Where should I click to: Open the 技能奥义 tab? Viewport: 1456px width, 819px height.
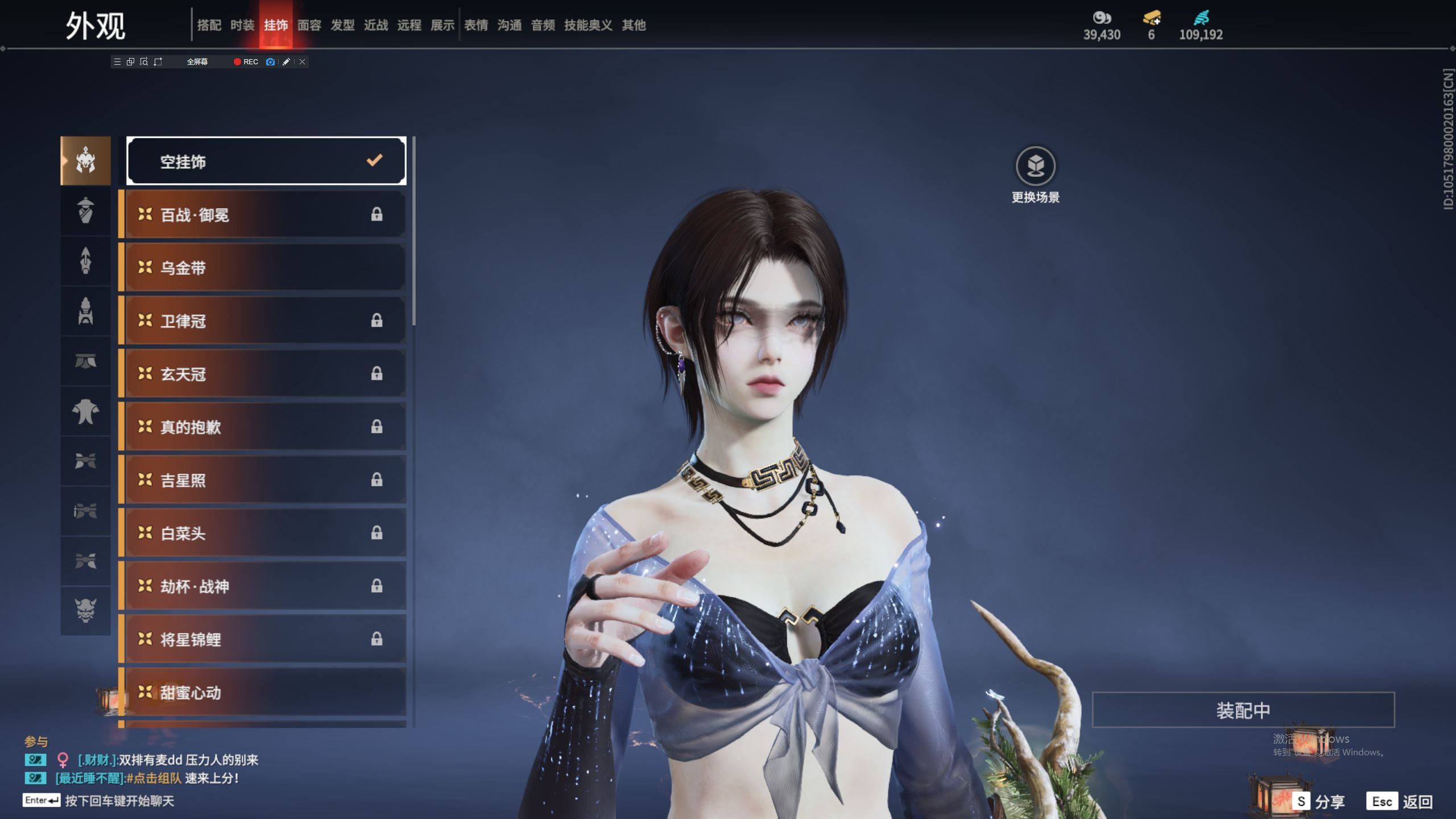[588, 25]
